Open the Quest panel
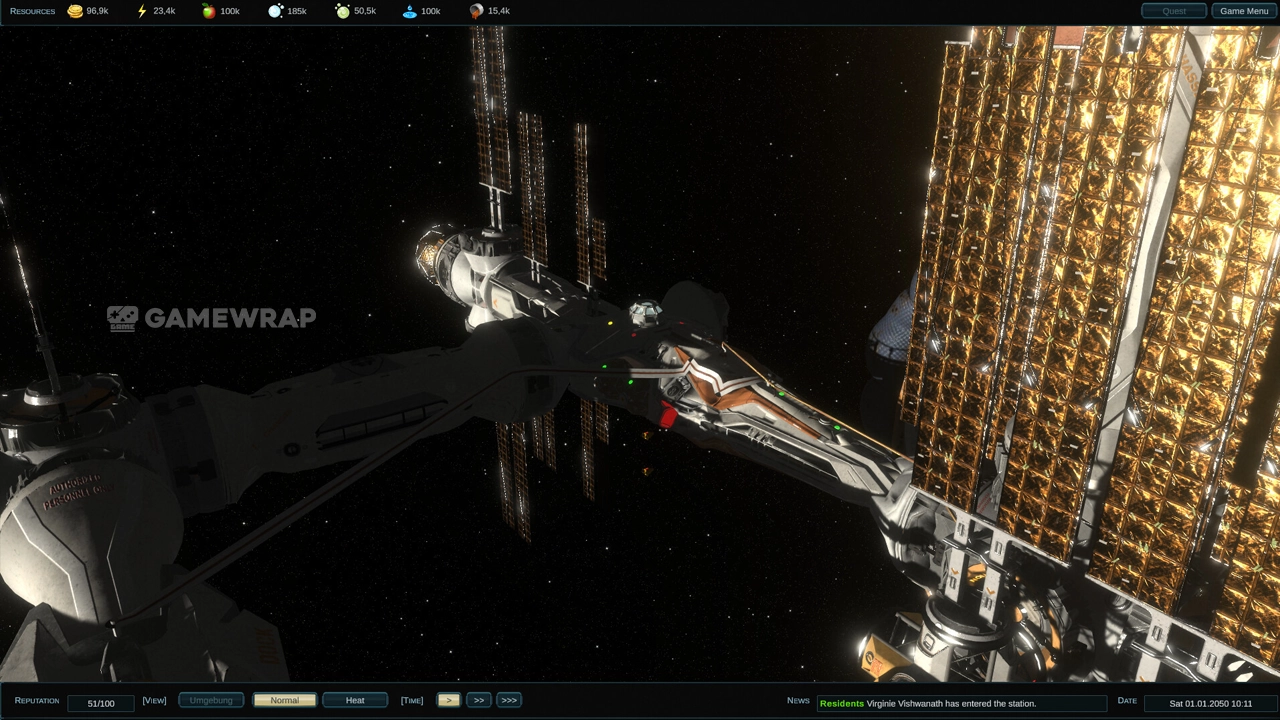This screenshot has height=720, width=1280. pyautogui.click(x=1174, y=11)
